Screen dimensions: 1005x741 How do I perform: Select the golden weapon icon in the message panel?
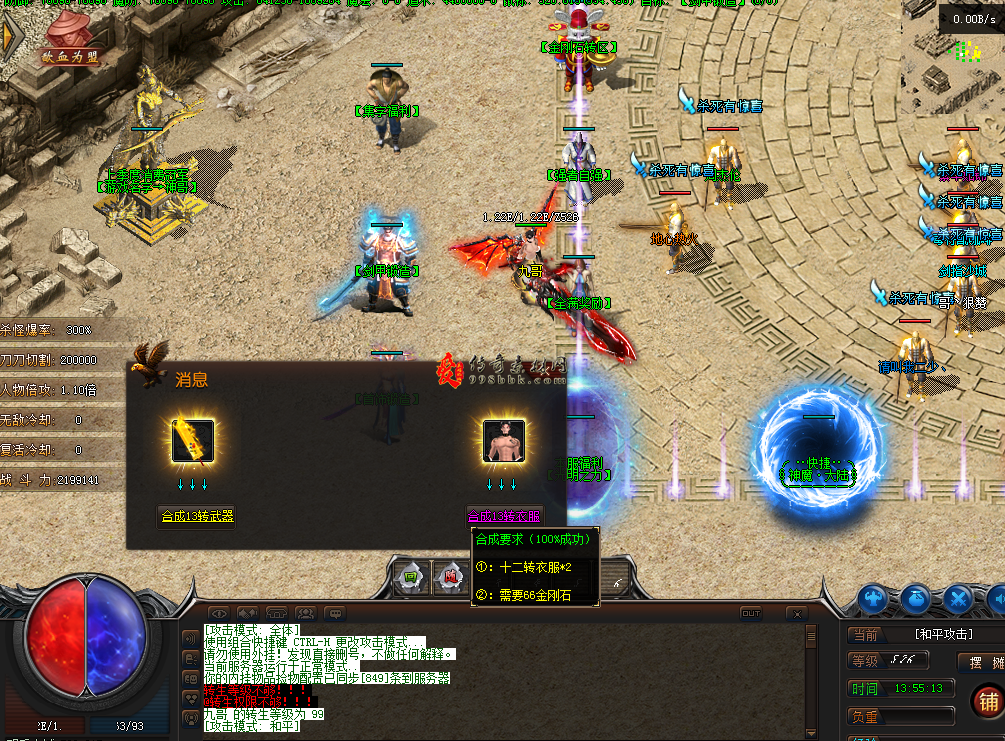coord(192,440)
